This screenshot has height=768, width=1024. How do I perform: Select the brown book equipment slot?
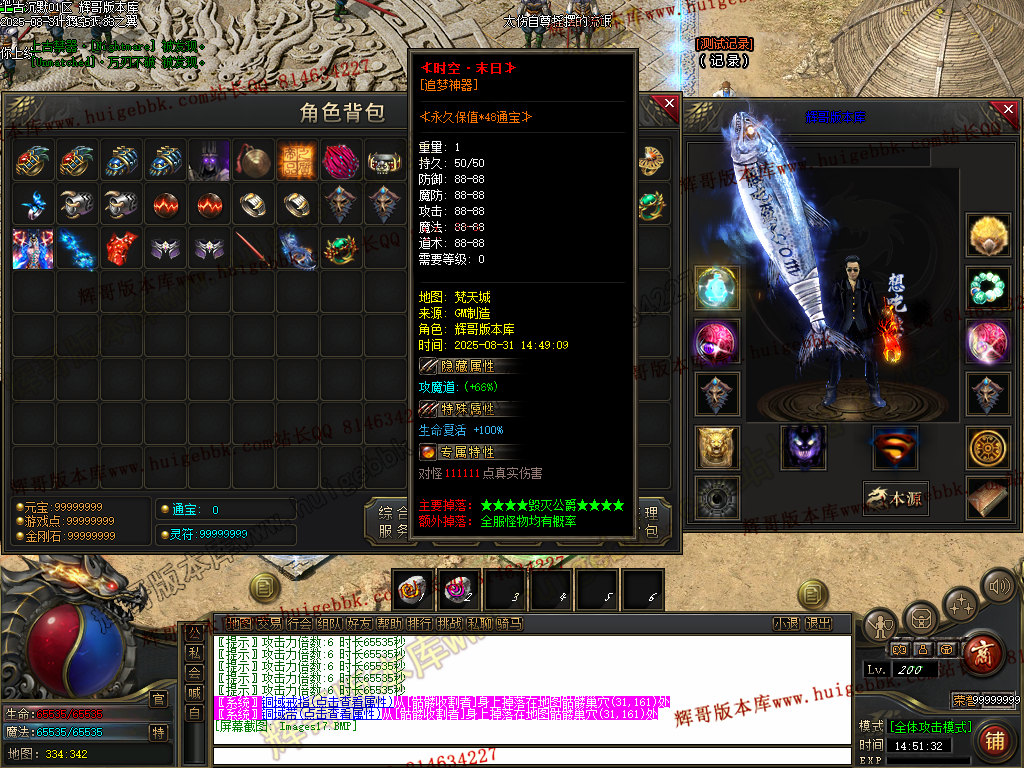[988, 498]
